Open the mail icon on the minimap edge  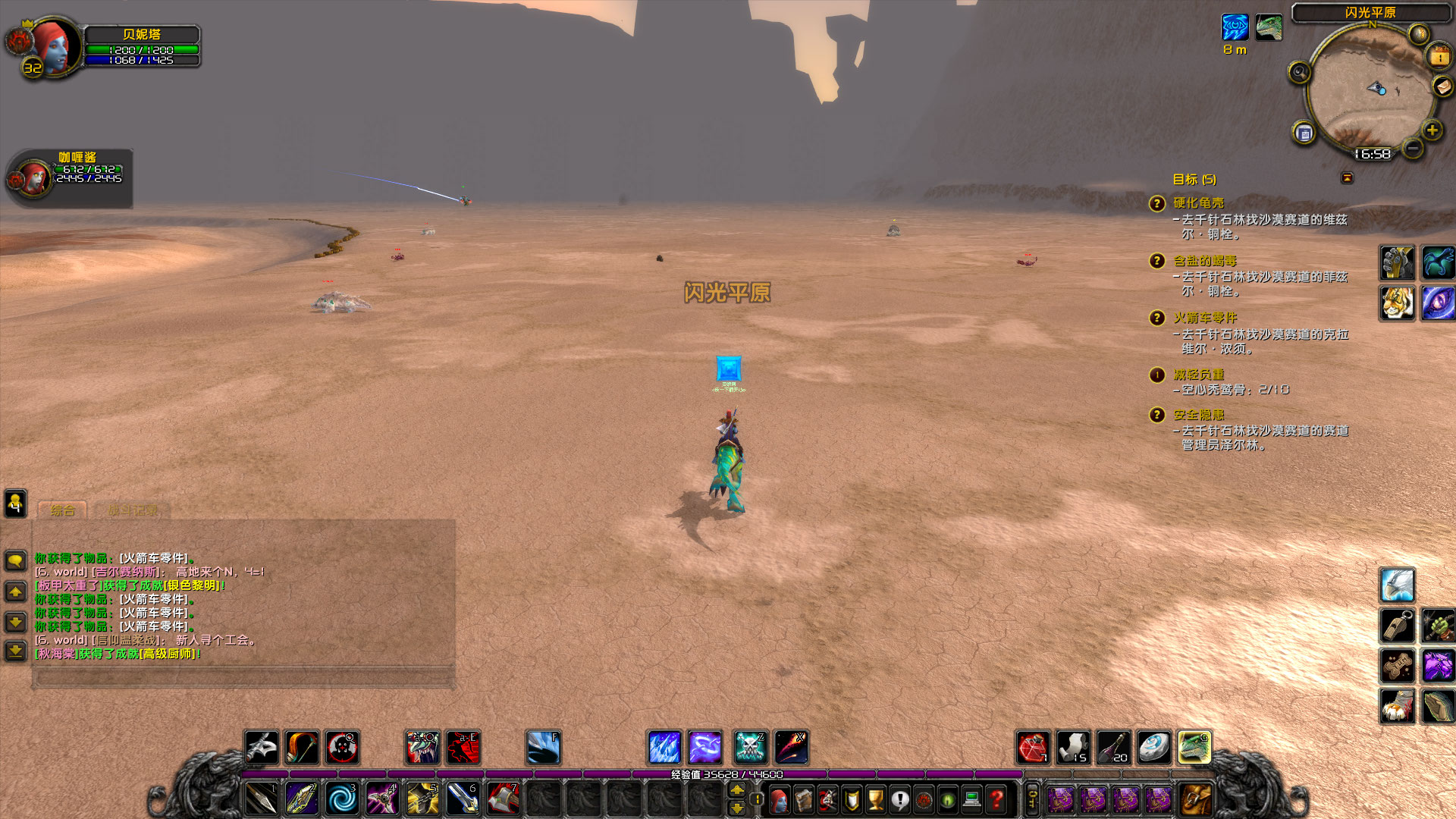pos(1442,86)
